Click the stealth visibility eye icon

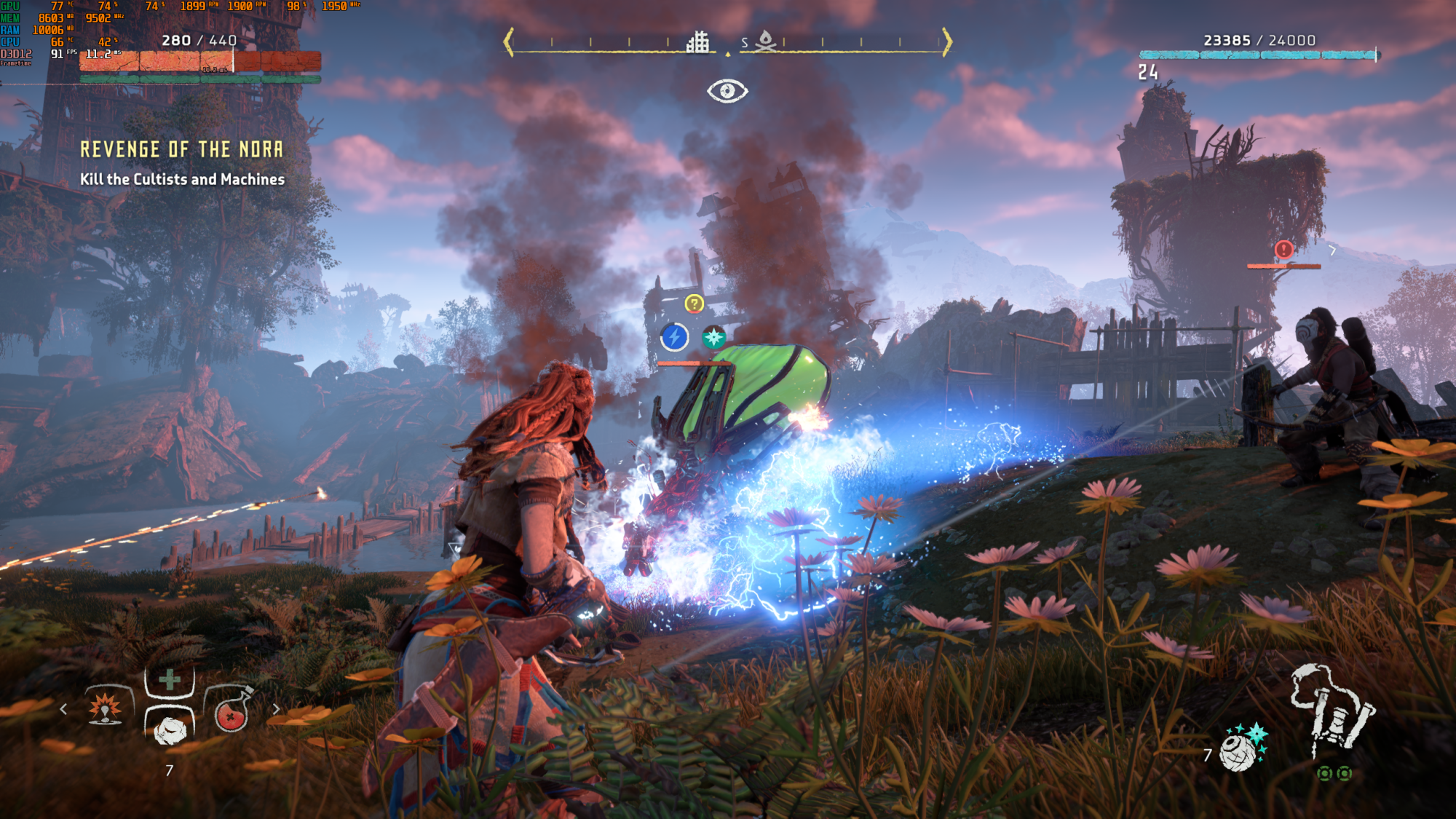pyautogui.click(x=727, y=92)
